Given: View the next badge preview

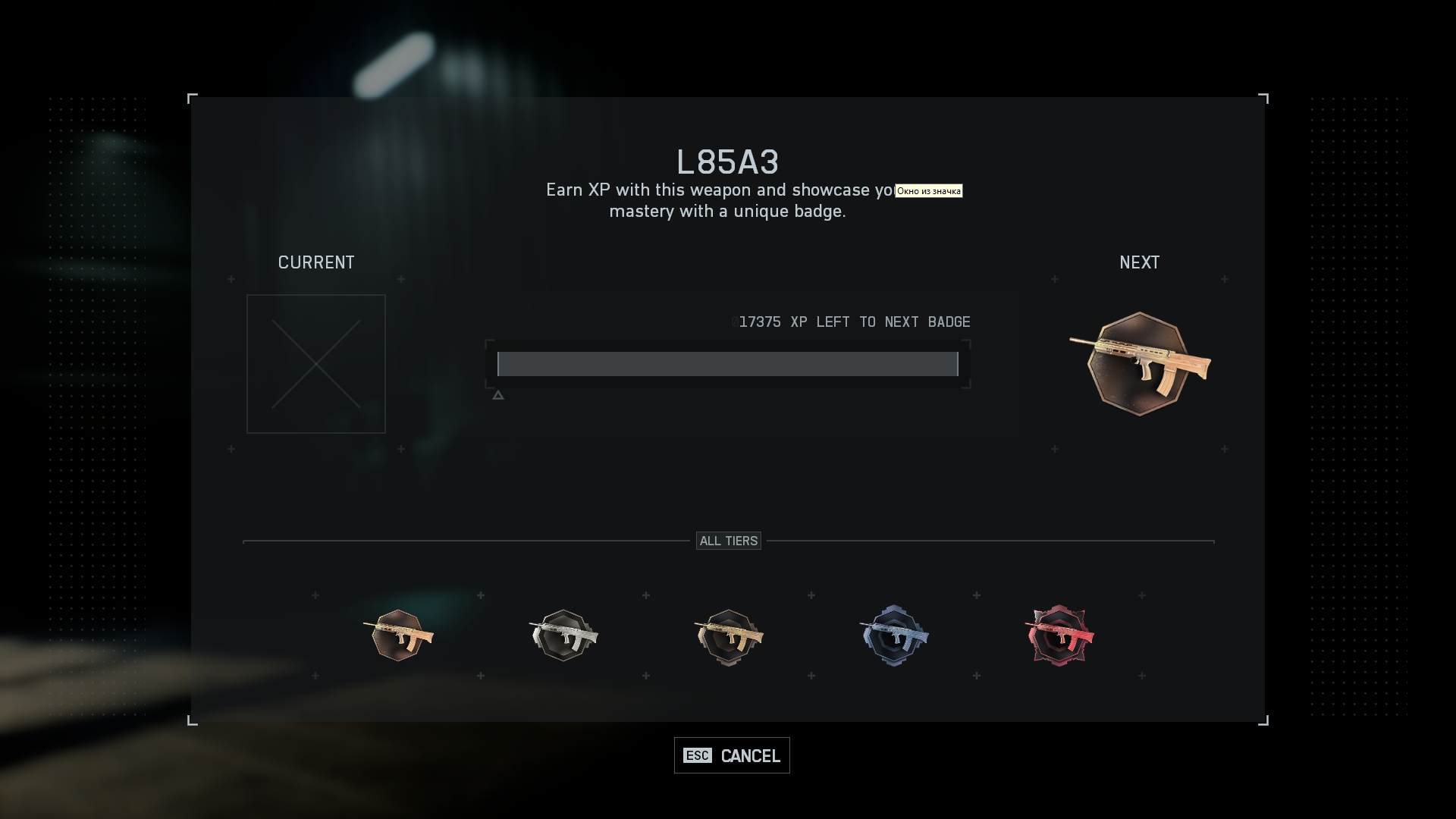Looking at the screenshot, I should coord(1139,364).
